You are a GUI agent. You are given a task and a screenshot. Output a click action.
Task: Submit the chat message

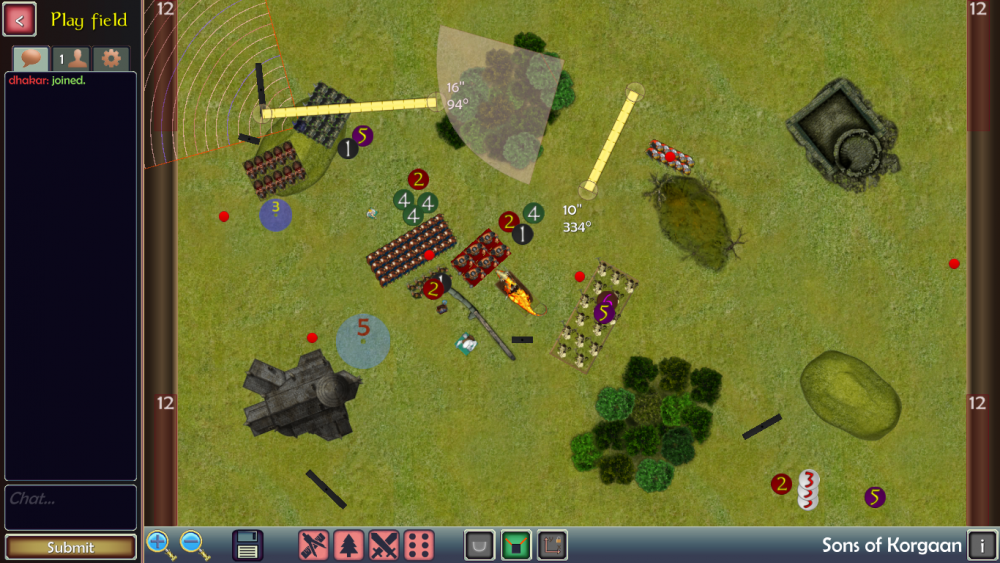pyautogui.click(x=70, y=547)
